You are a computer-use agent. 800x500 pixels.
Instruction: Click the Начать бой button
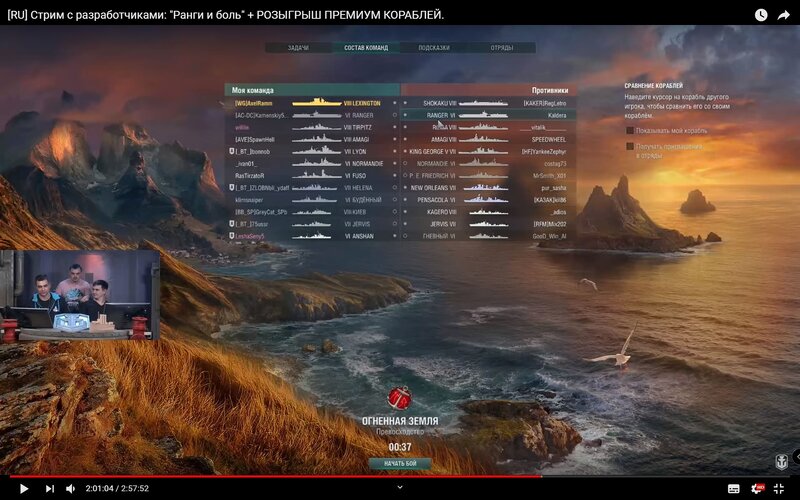[400, 464]
